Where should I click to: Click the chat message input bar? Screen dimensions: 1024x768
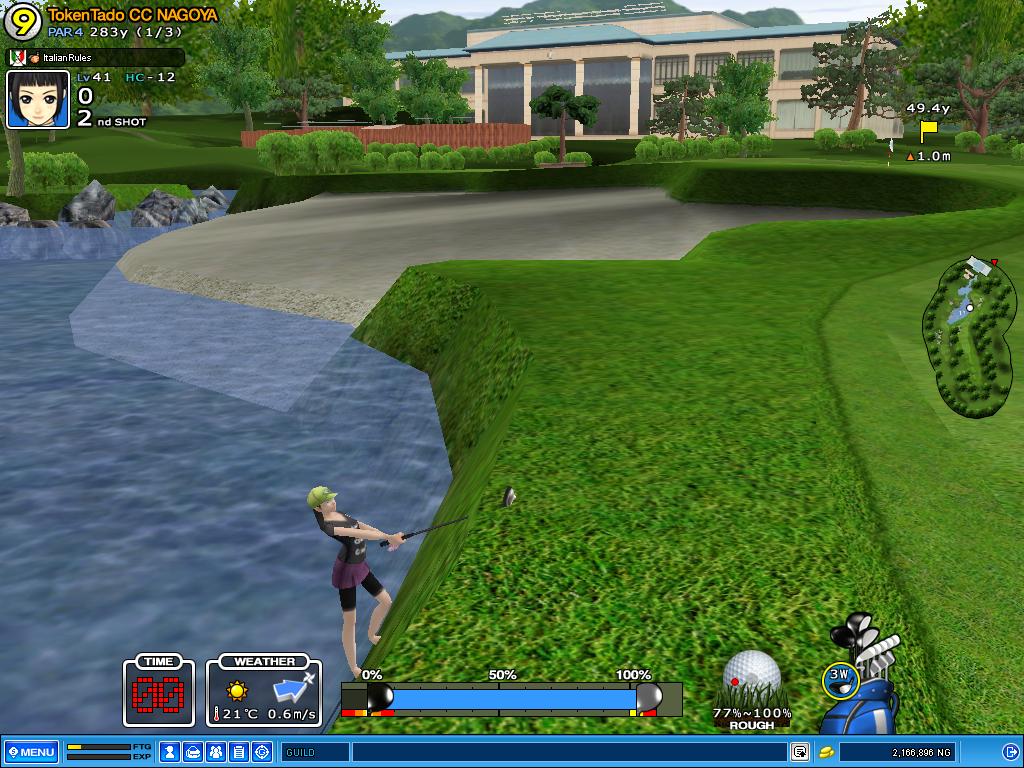[568, 752]
